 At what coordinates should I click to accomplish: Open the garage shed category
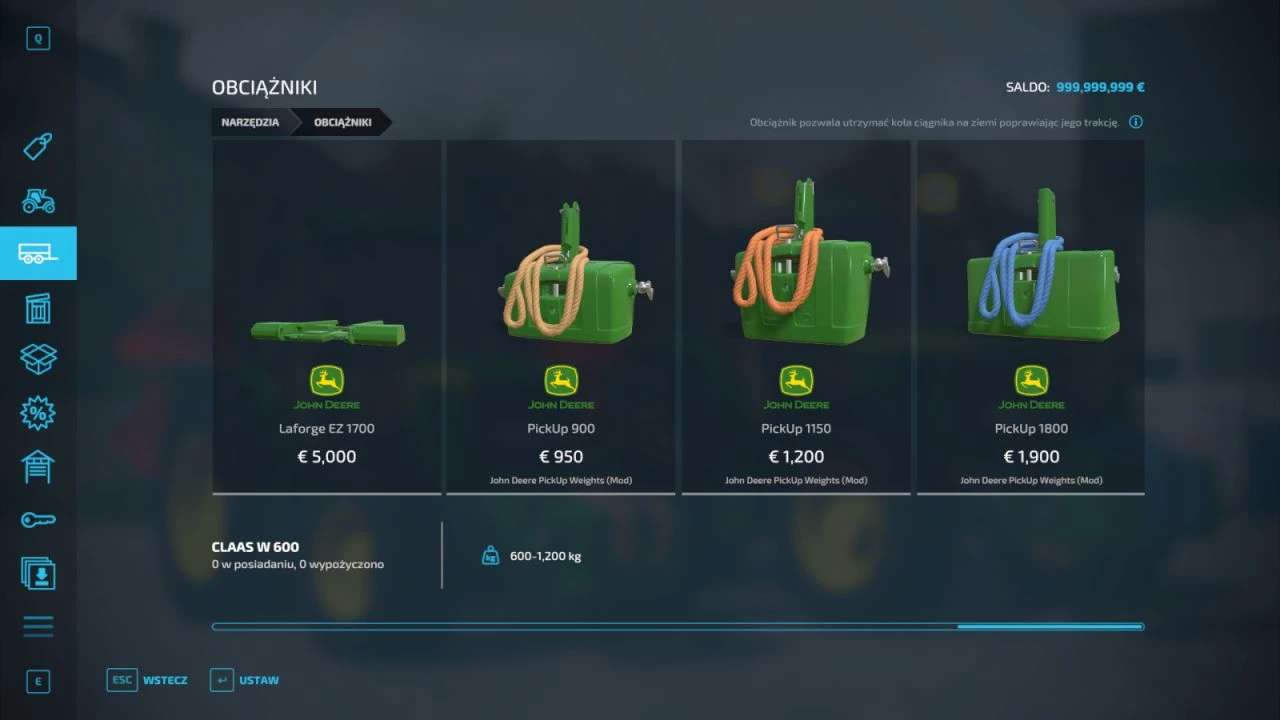[38, 466]
